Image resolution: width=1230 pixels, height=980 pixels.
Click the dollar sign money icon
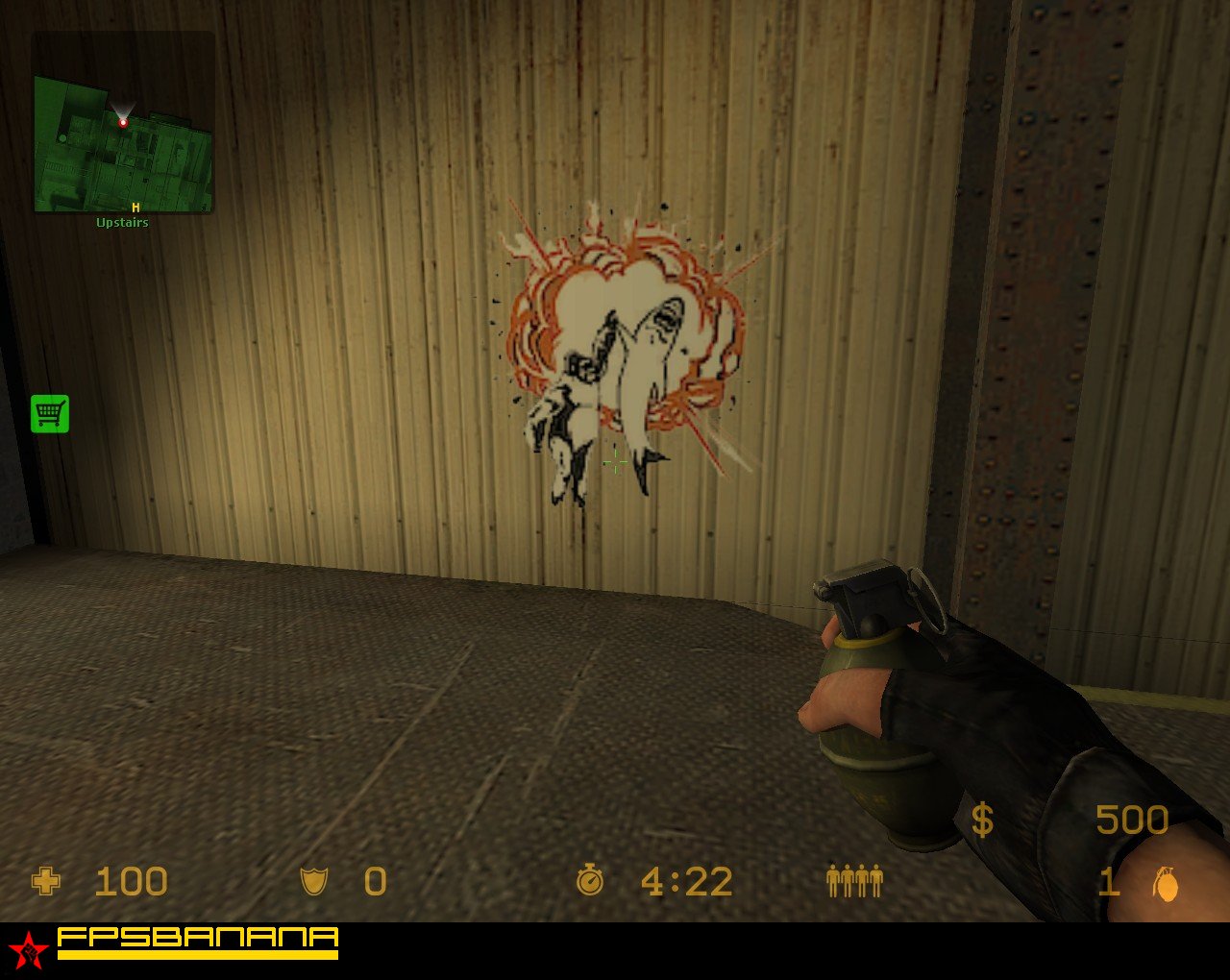click(x=982, y=820)
